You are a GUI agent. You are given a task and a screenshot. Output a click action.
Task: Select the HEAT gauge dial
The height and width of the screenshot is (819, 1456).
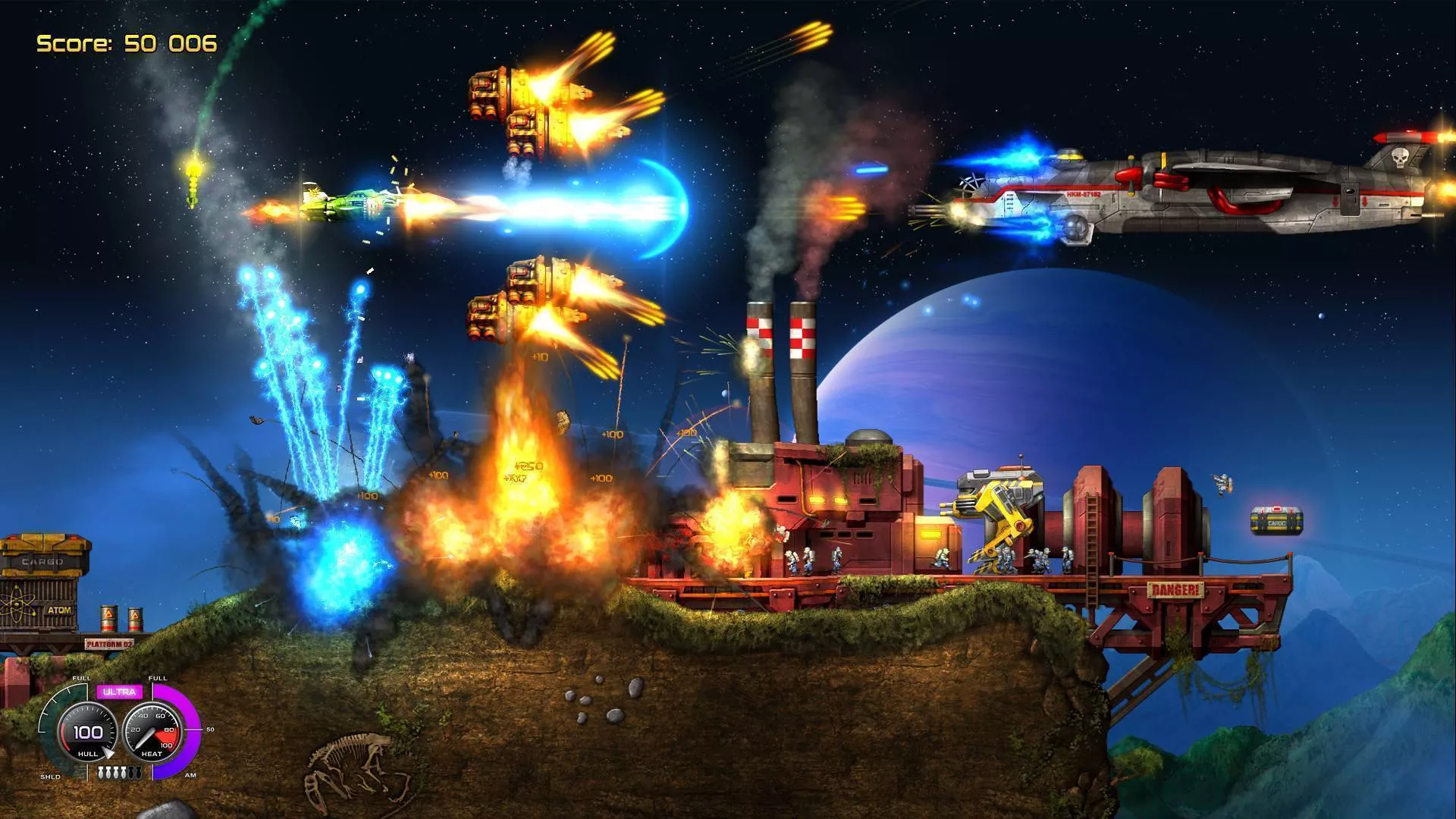153,729
